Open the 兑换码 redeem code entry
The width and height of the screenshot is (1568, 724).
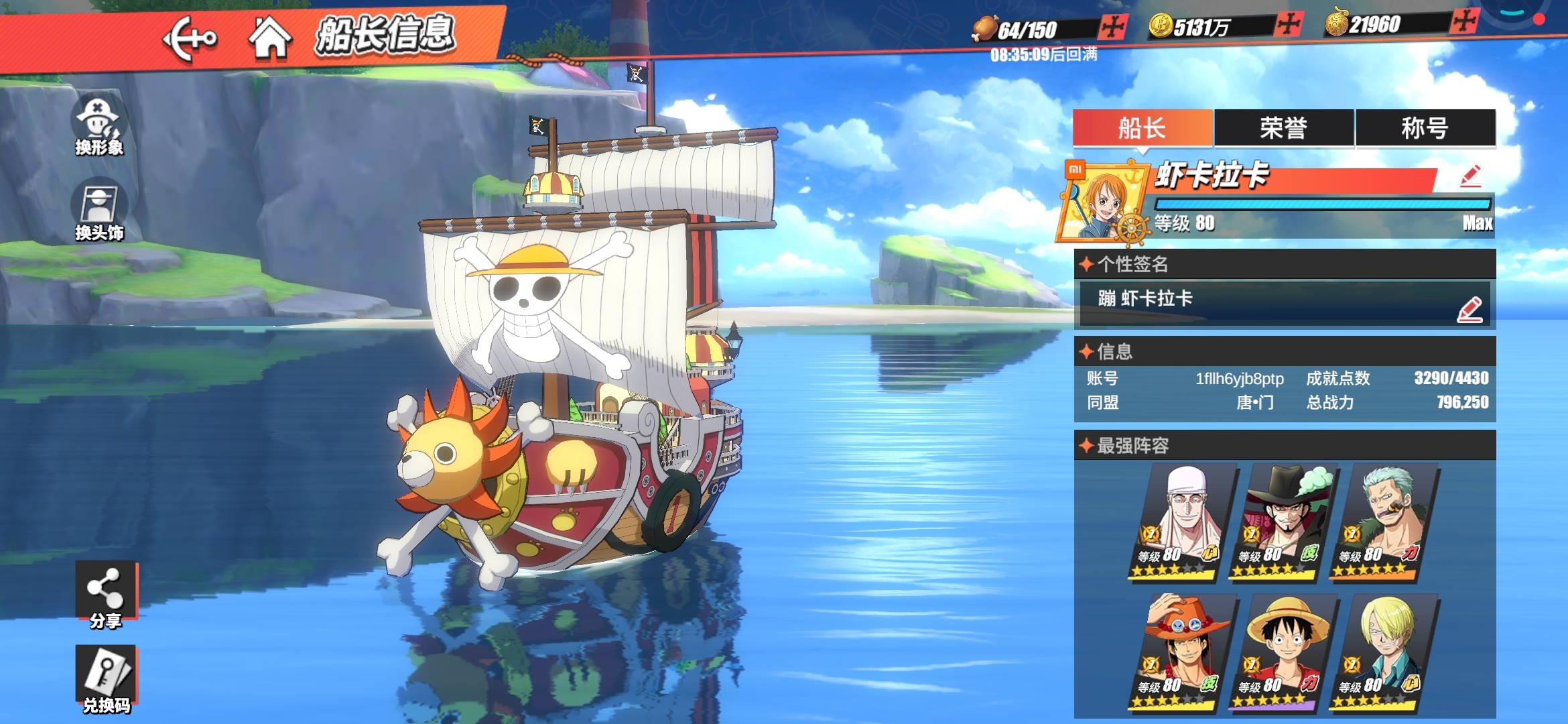click(x=106, y=678)
